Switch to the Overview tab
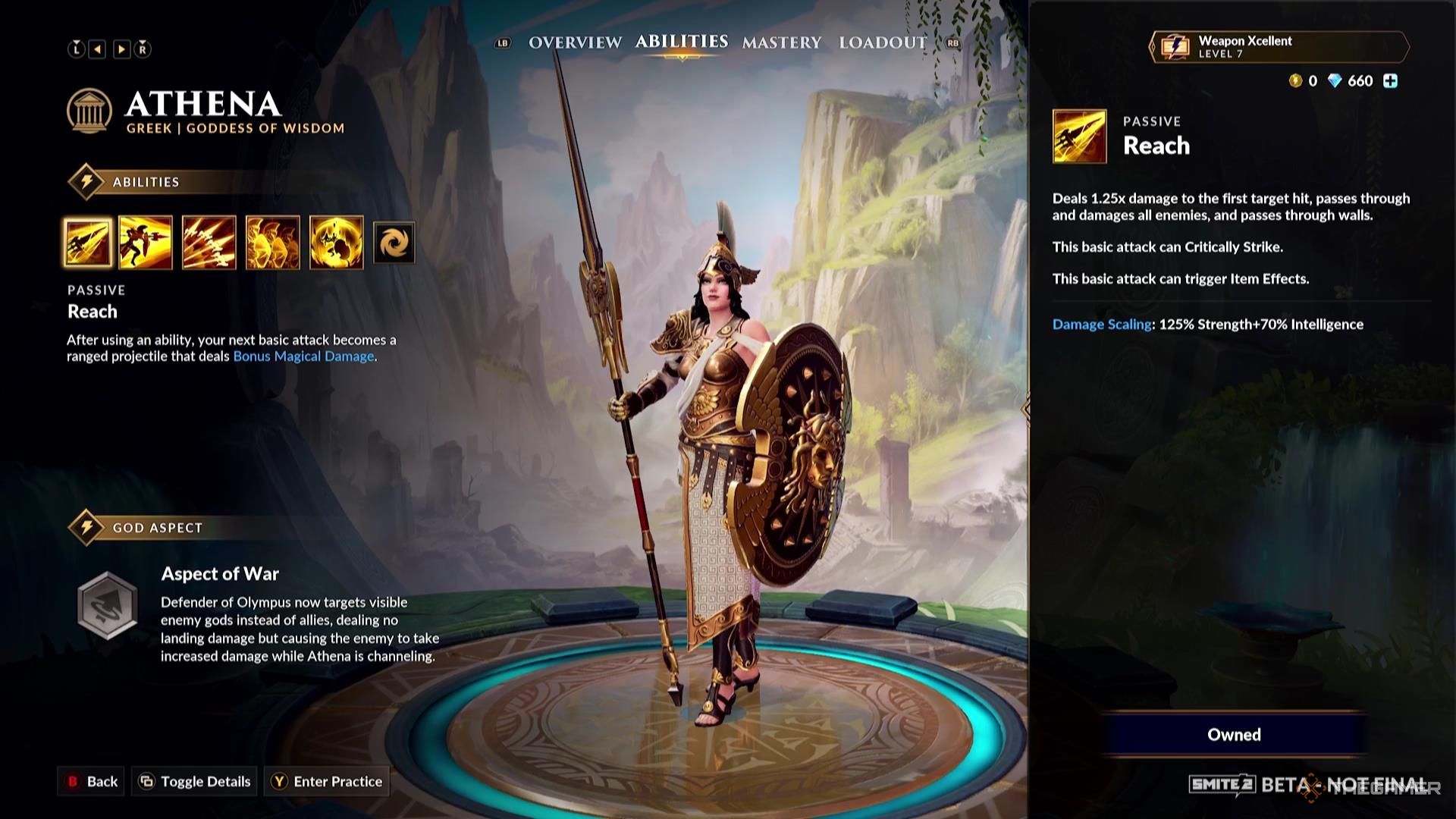Image resolution: width=1456 pixels, height=819 pixels. pos(575,42)
